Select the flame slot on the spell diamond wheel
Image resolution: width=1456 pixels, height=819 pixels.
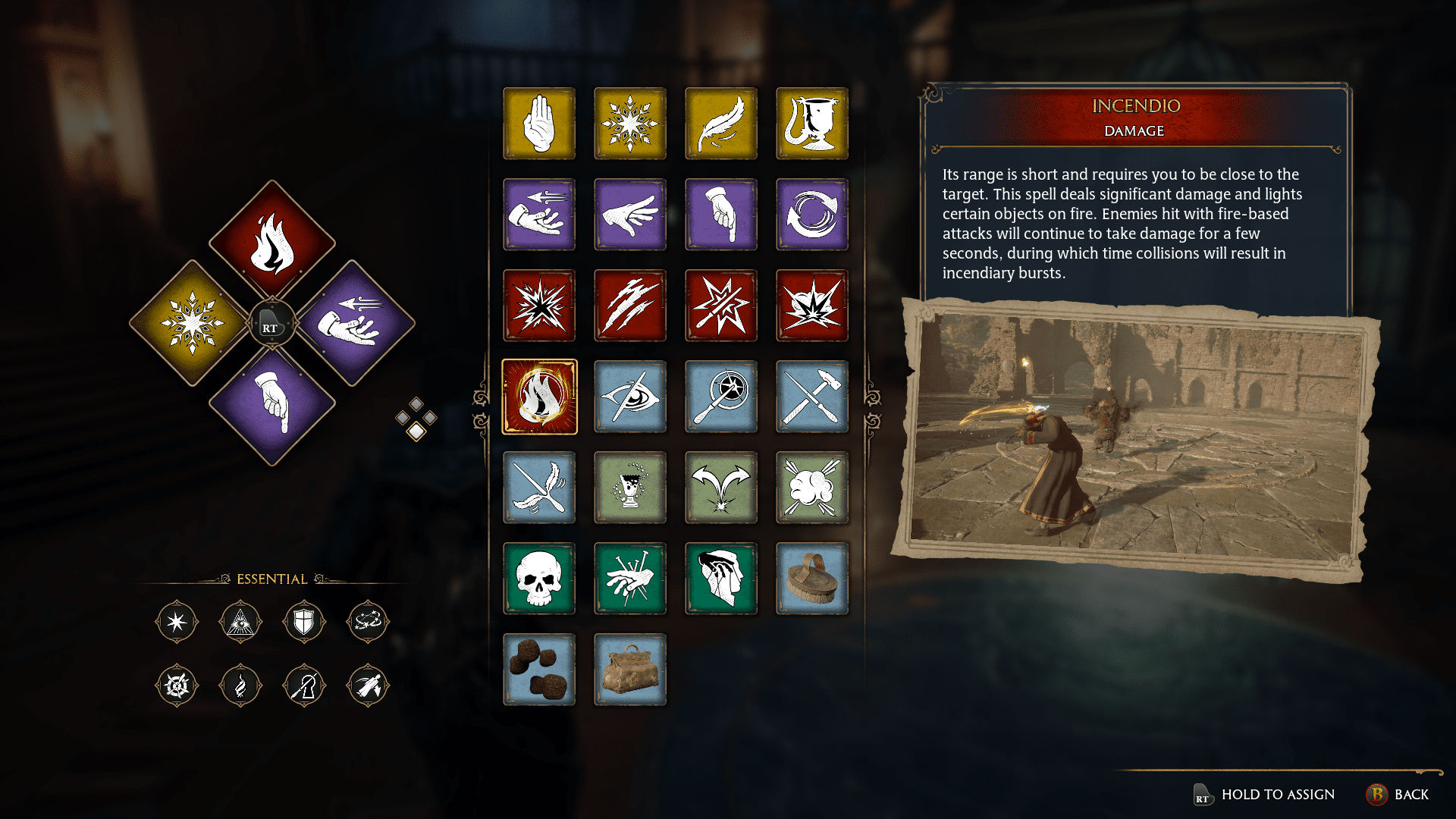pyautogui.click(x=271, y=244)
